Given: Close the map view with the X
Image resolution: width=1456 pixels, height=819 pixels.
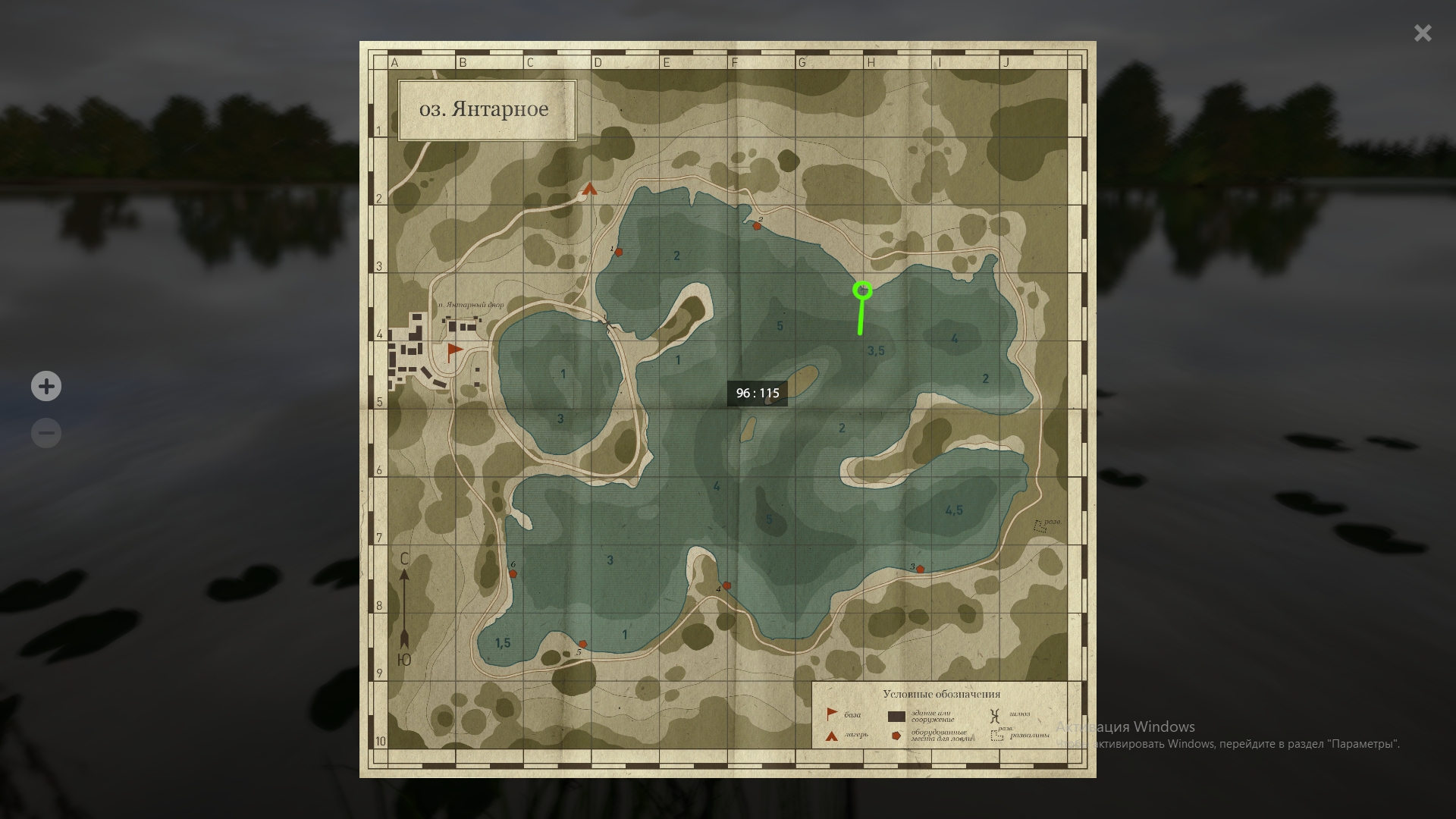Looking at the screenshot, I should point(1422,33).
